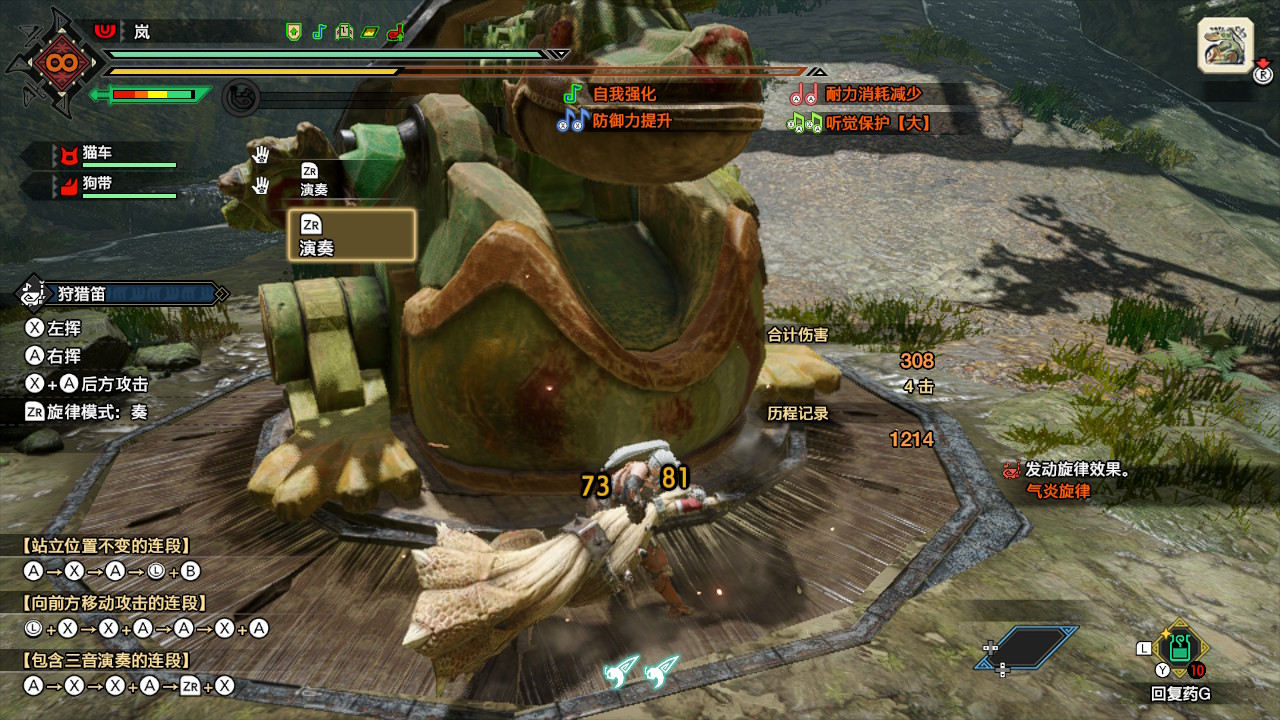
Task: Open the blue action bar panel
Action: pos(1027,647)
